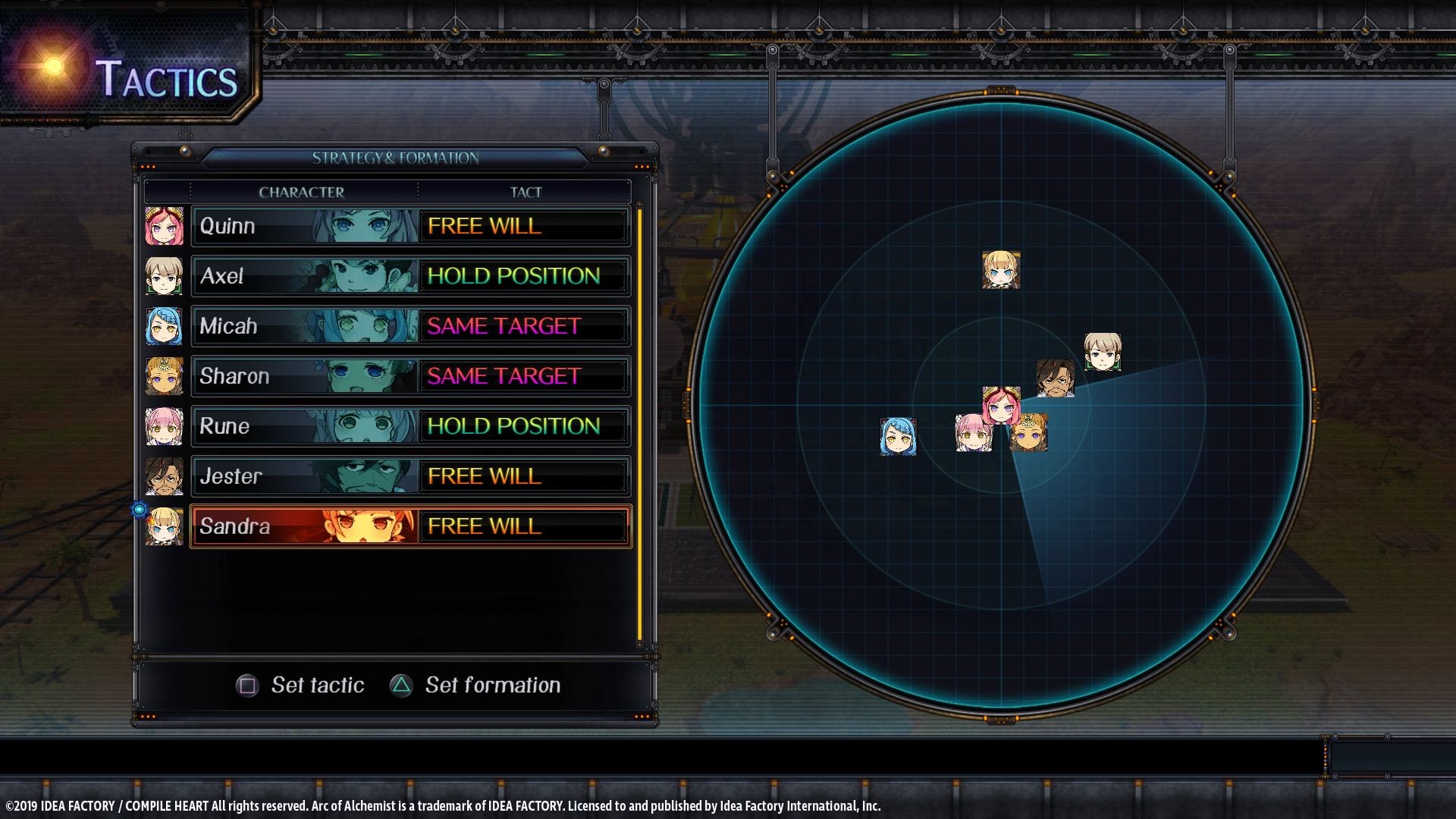
Task: Select Quinn's character row
Action: [305, 226]
